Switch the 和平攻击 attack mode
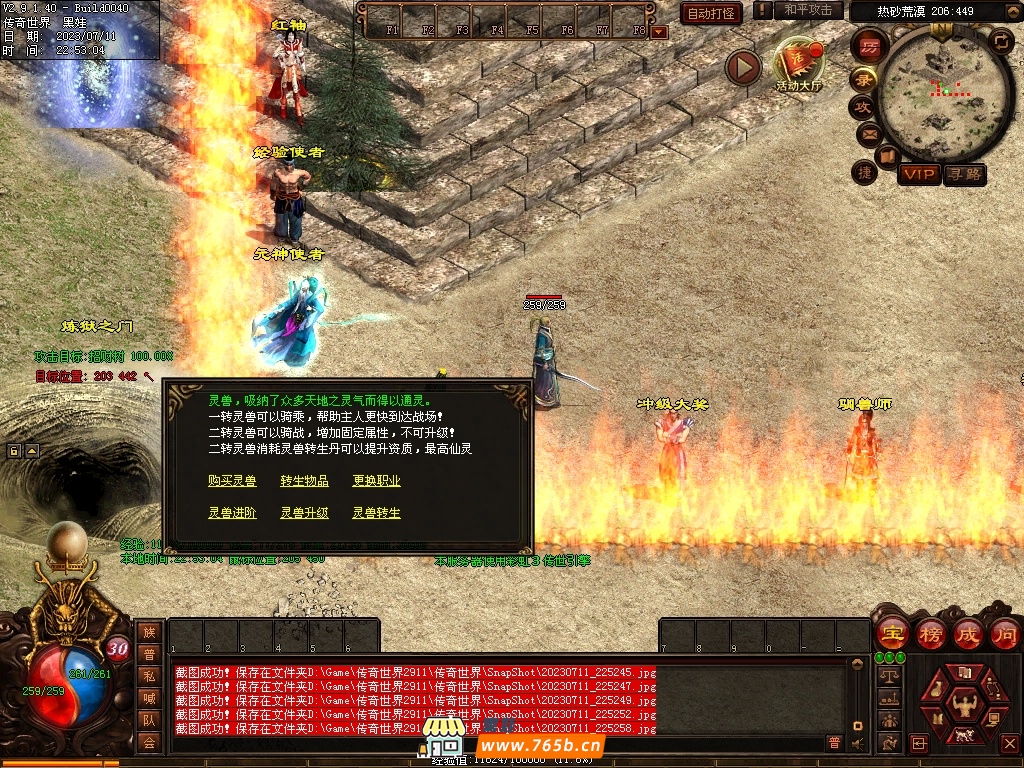Image resolution: width=1024 pixels, height=768 pixels. click(808, 10)
